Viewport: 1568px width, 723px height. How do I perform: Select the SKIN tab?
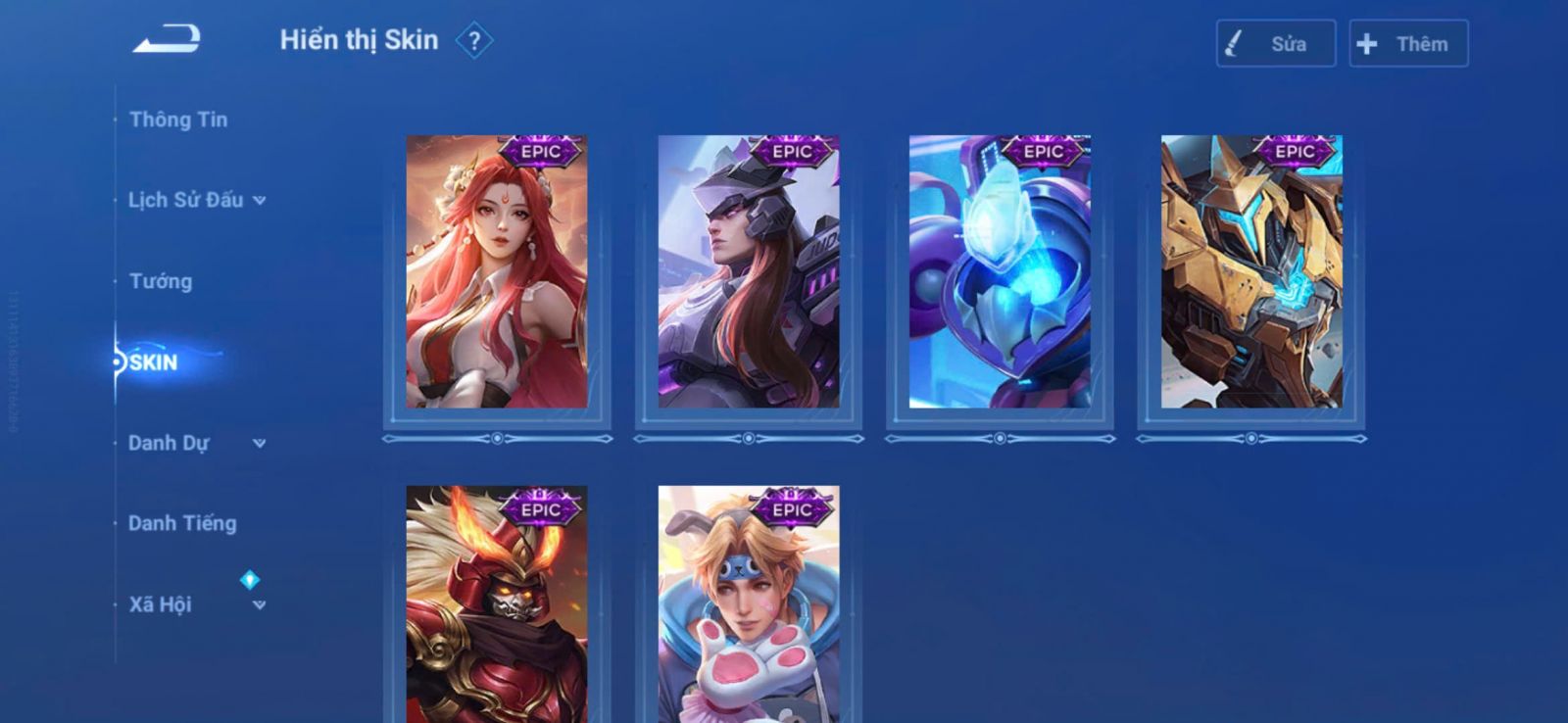154,362
